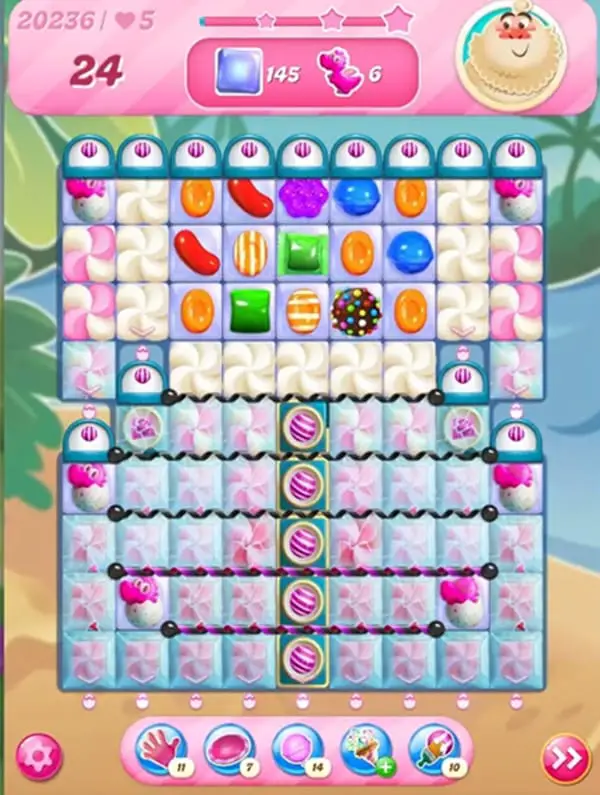The width and height of the screenshot is (600, 795).
Task: Choose the striped paintbrush booster
Action: pos(433,749)
